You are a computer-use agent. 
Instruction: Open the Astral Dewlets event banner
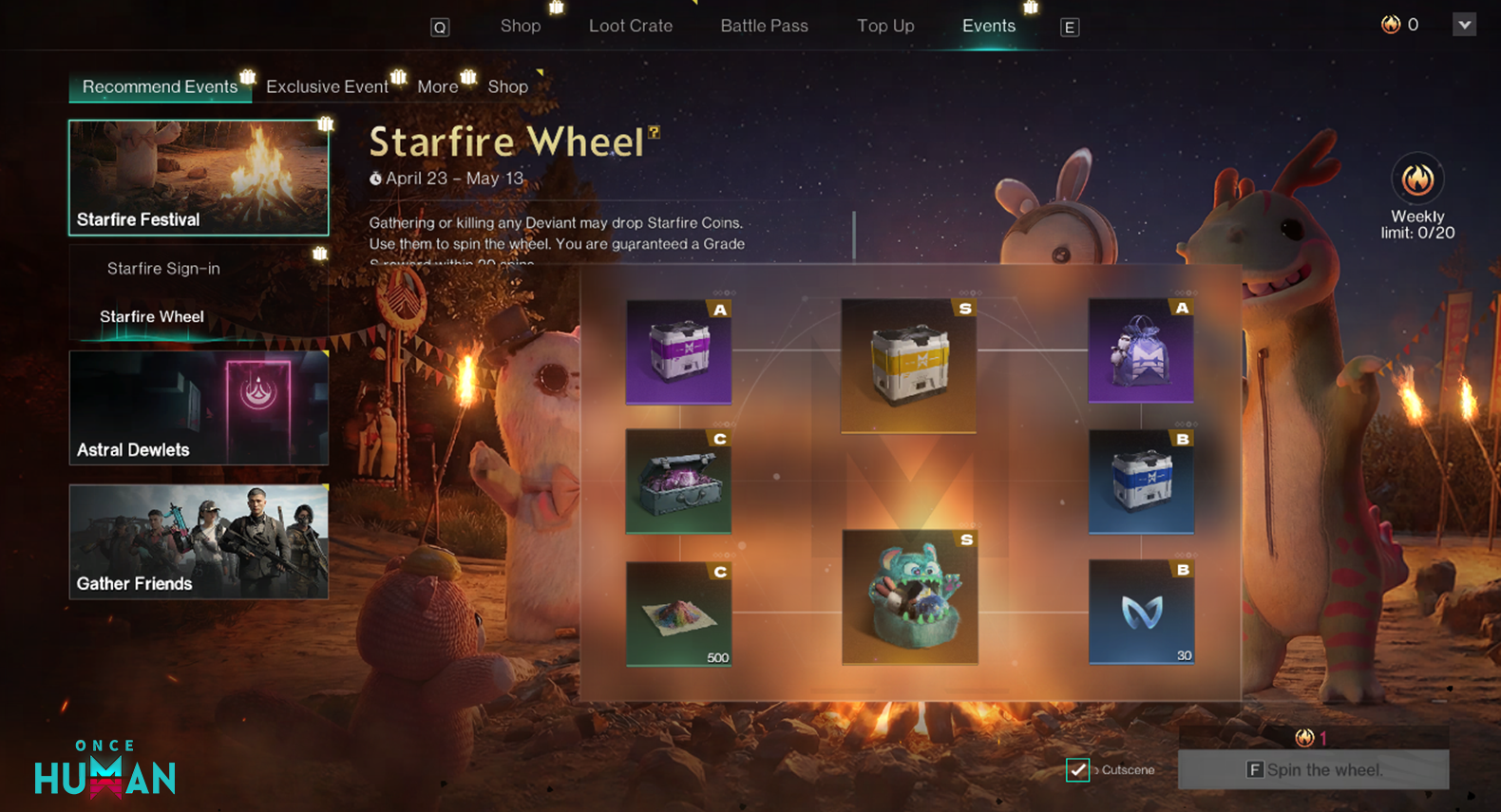point(199,407)
